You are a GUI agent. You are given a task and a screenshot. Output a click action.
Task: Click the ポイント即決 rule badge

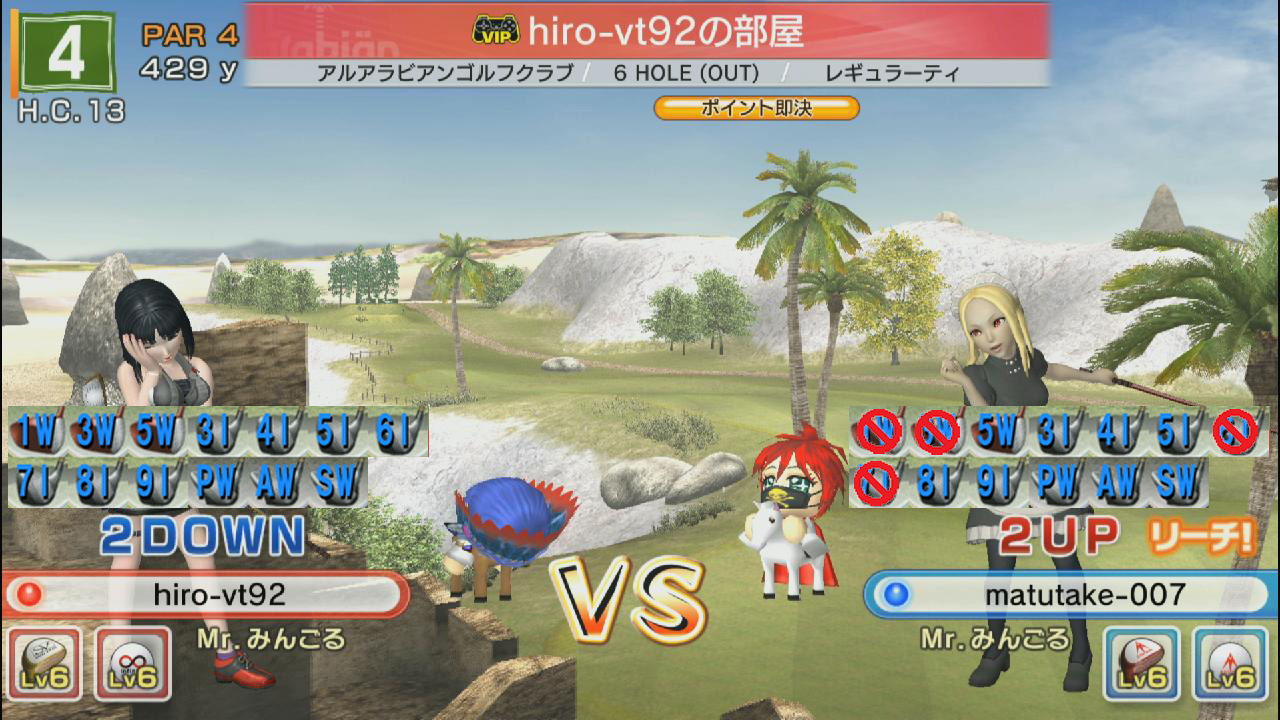tap(757, 108)
